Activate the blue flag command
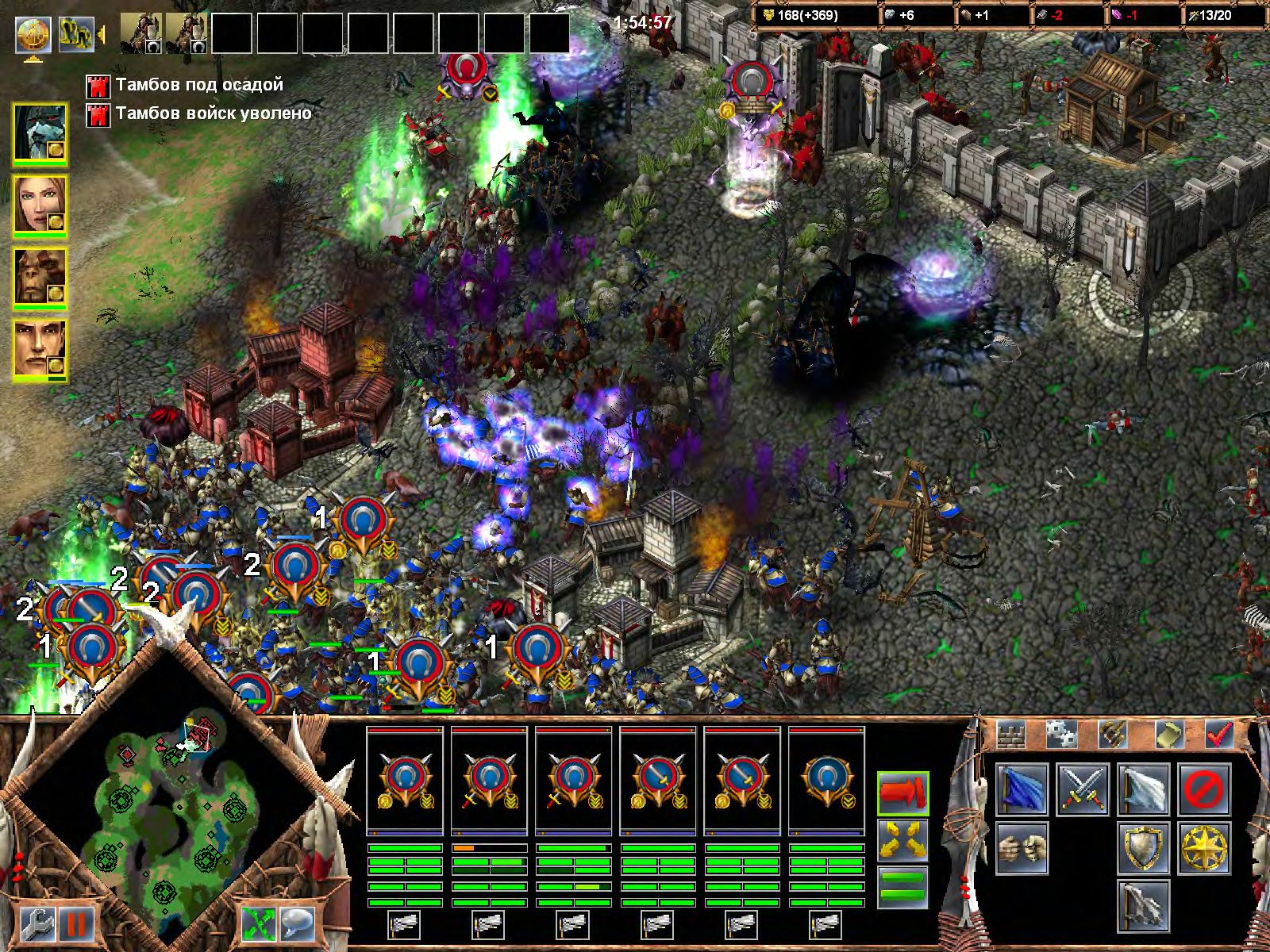Screen dimensions: 1270x952 (1022, 789)
